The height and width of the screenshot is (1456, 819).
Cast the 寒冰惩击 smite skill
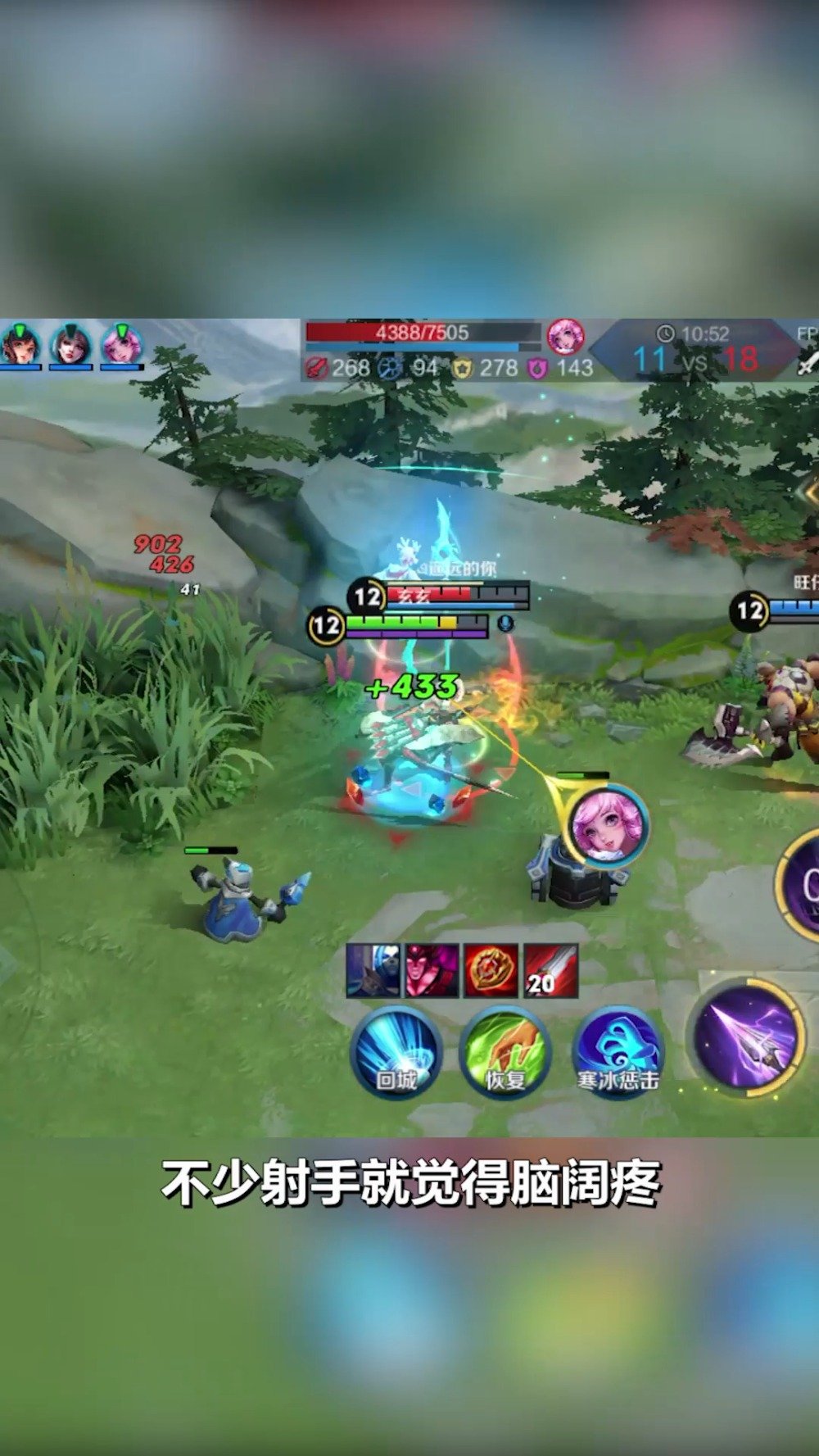click(x=618, y=1054)
